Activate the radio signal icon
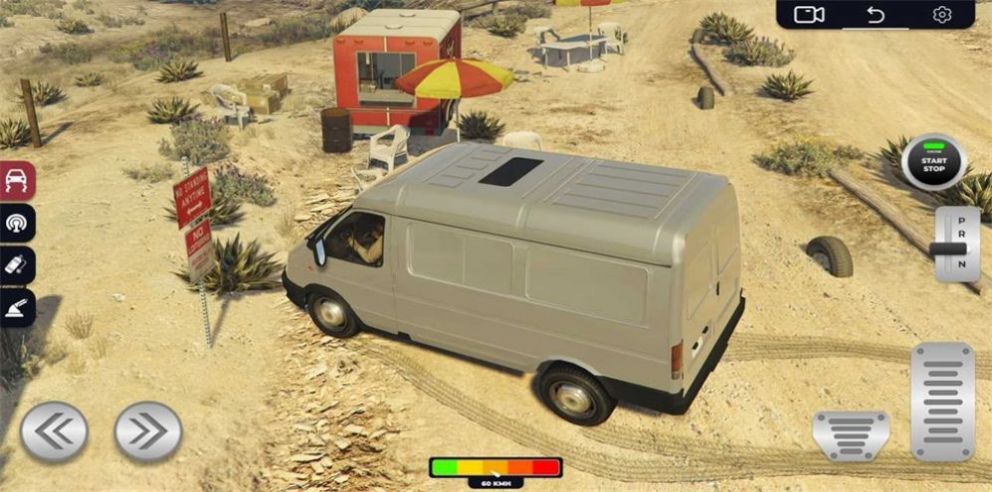992x492 pixels. 18,223
